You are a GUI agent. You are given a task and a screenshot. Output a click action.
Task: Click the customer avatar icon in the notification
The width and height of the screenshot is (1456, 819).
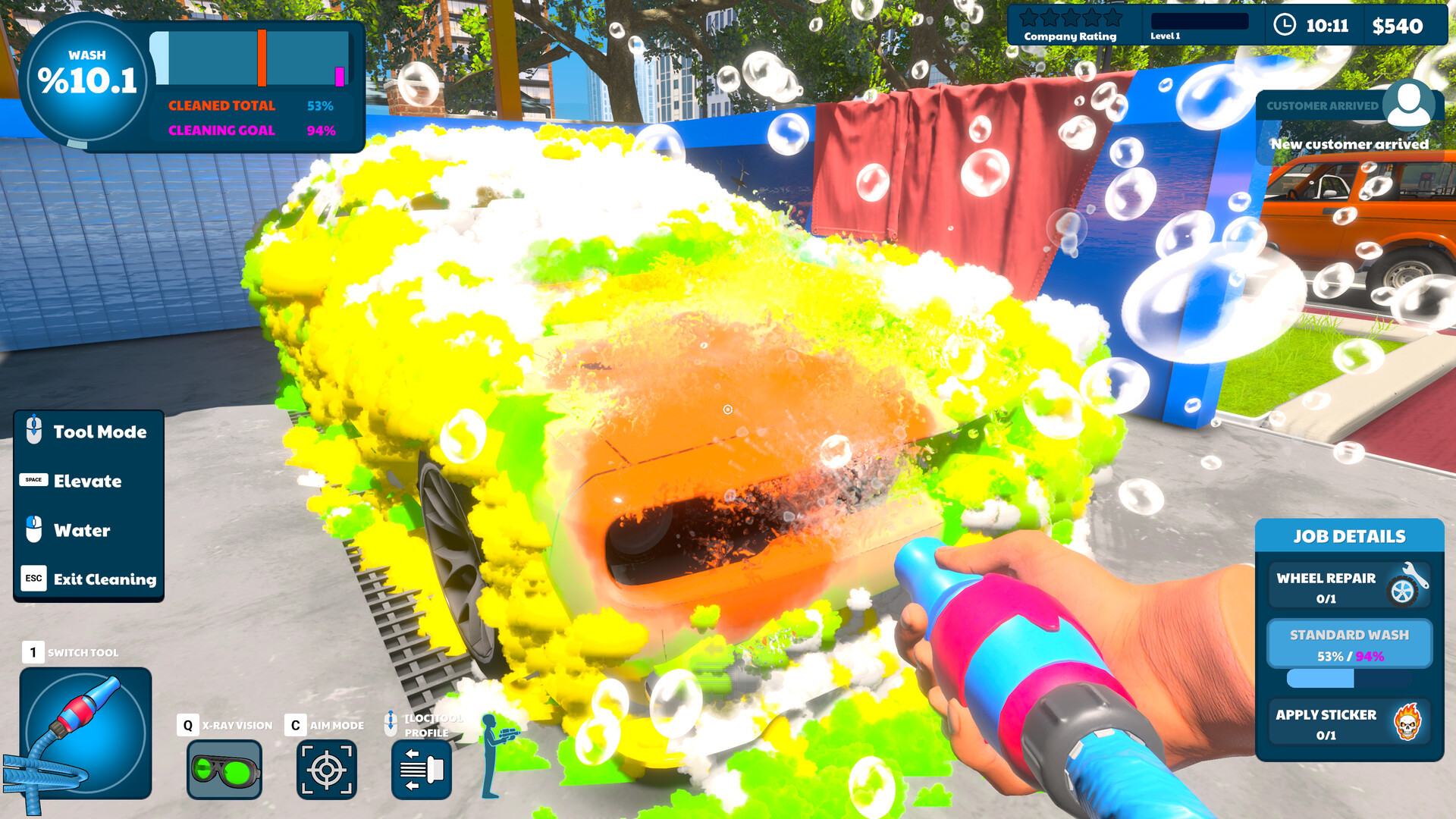[1409, 106]
